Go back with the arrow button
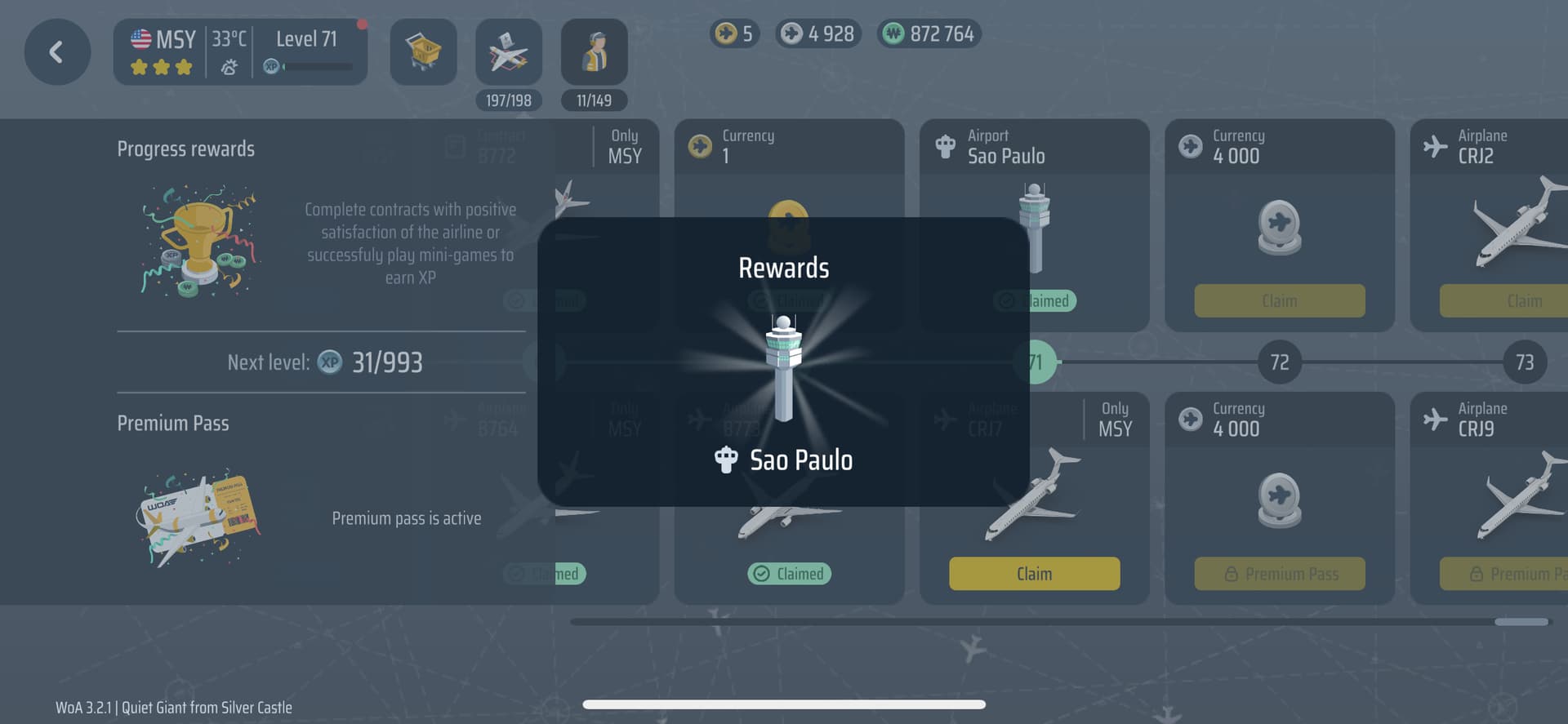The height and width of the screenshot is (724, 1568). [57, 53]
